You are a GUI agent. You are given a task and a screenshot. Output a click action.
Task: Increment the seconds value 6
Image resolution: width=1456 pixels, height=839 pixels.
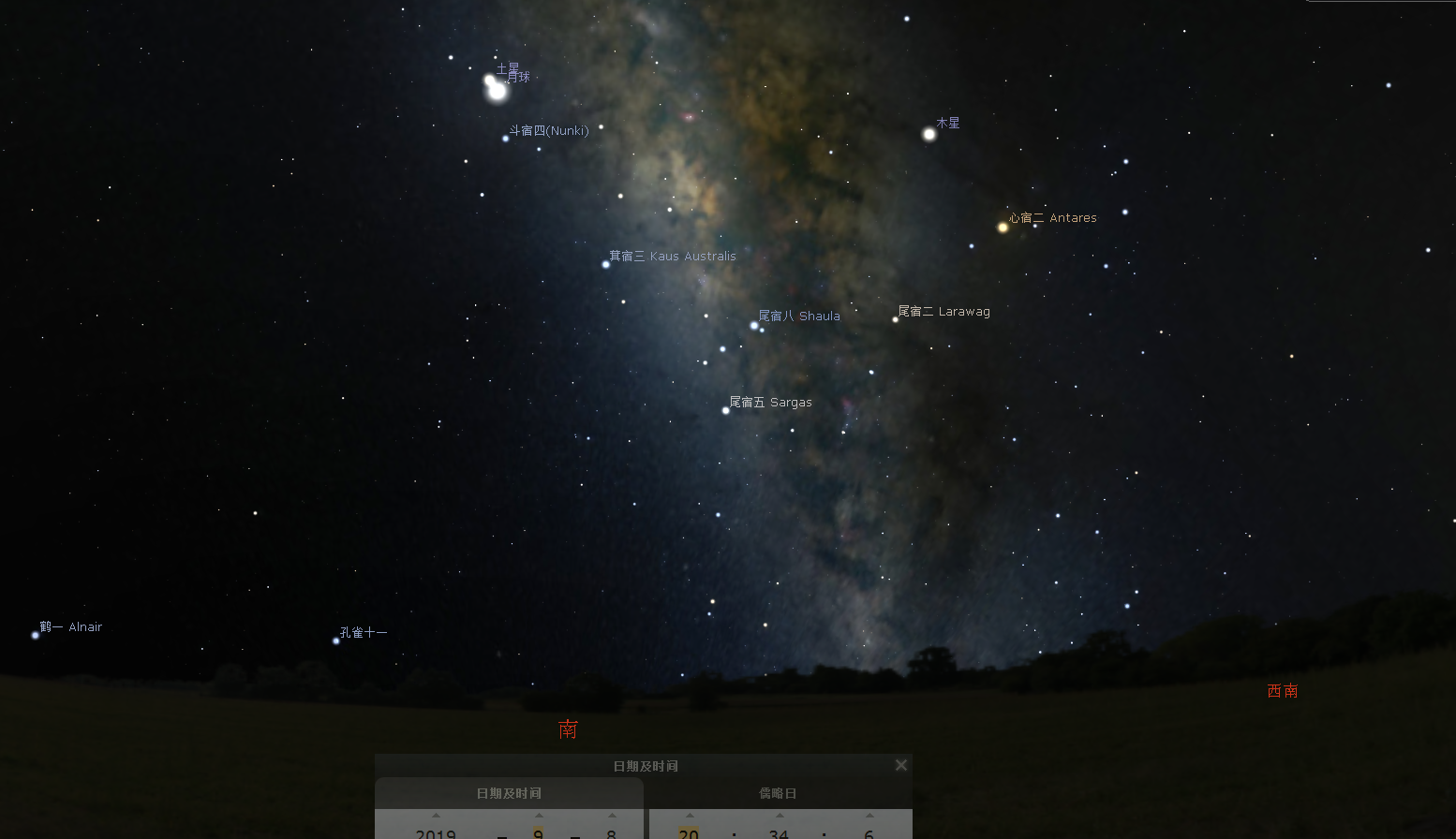coord(868,815)
